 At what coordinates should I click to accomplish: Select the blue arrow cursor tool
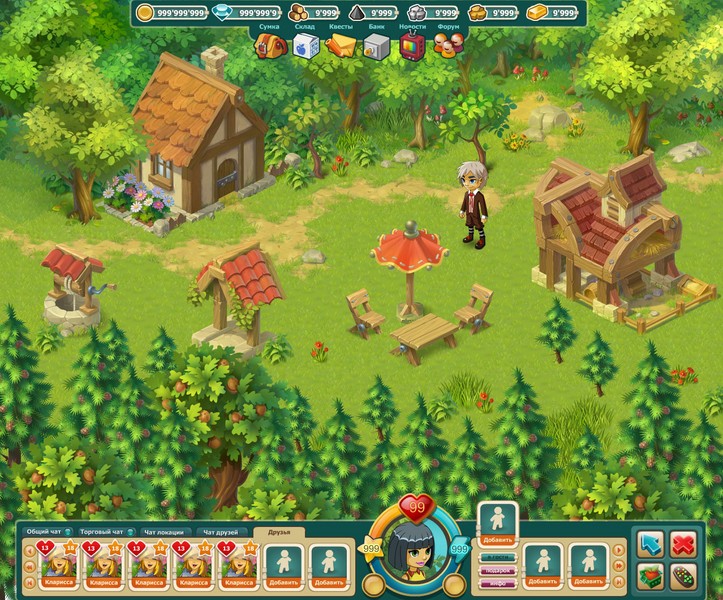(651, 545)
